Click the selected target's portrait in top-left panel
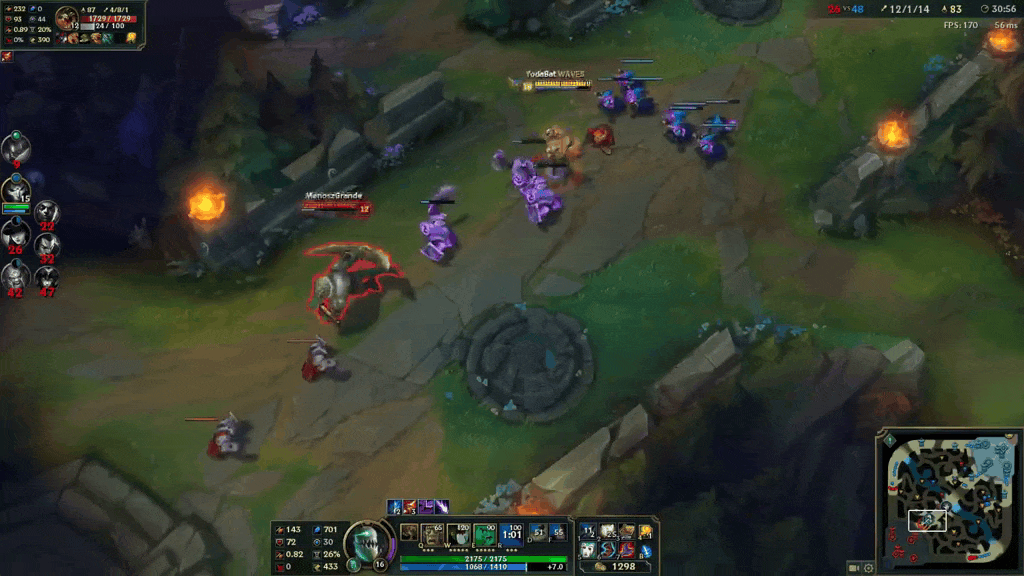The image size is (1024, 576). pyautogui.click(x=68, y=19)
